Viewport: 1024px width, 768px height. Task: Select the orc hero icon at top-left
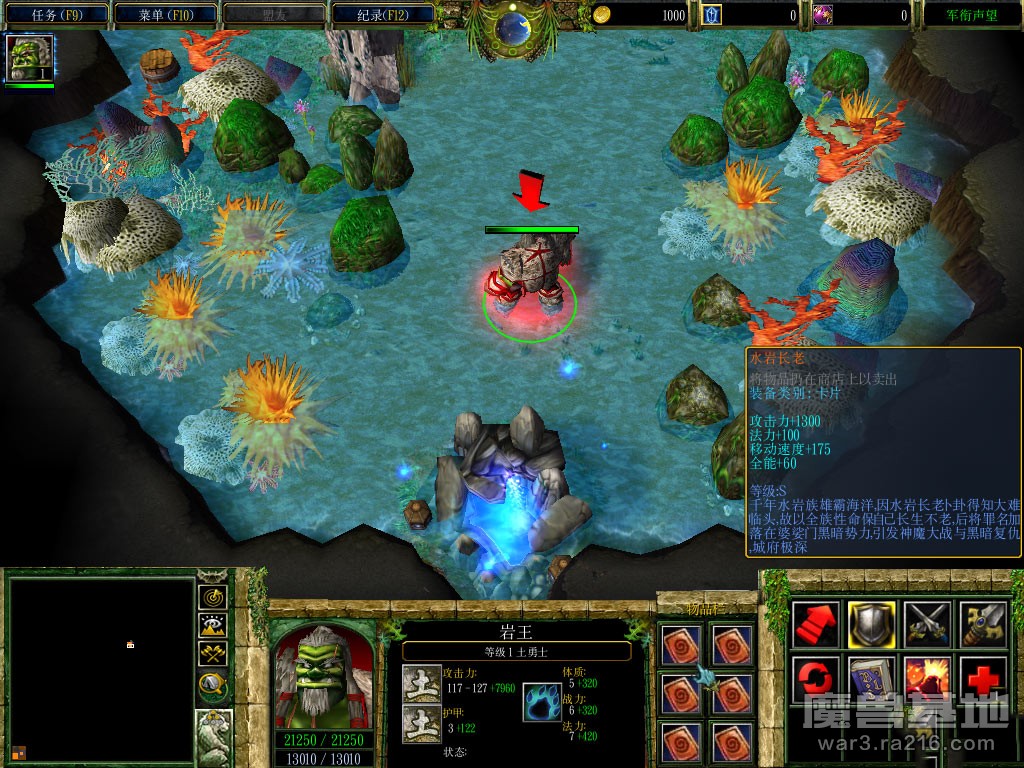tap(29, 57)
